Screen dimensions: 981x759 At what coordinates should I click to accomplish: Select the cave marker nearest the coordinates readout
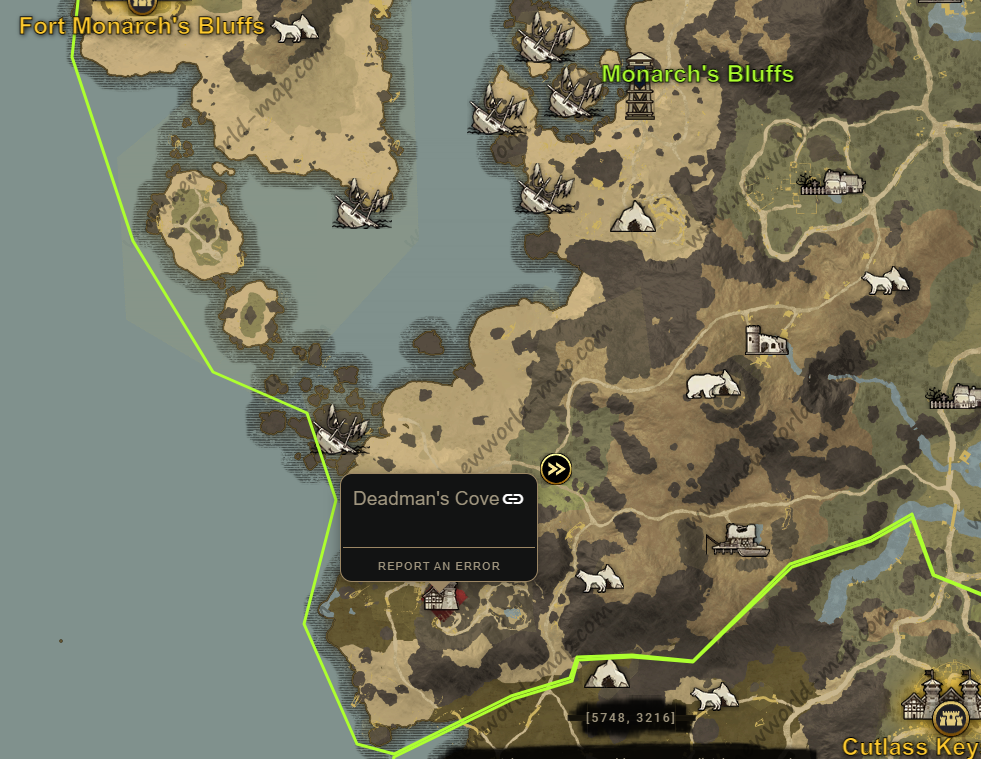tap(606, 674)
